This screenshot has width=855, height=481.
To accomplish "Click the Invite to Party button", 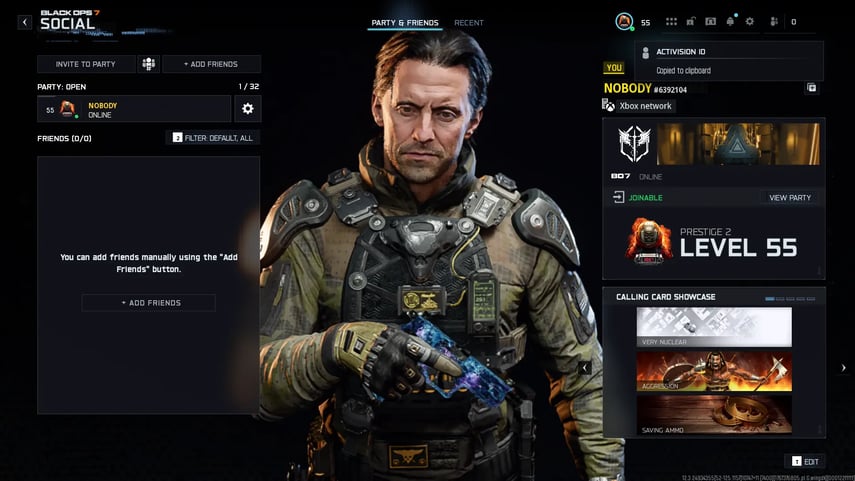I will point(86,64).
